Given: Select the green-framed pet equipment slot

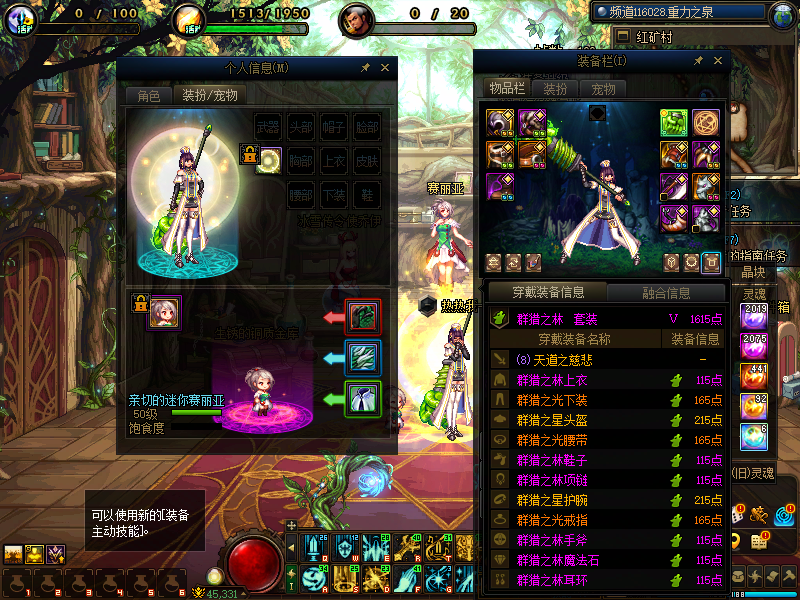Looking at the screenshot, I should point(361,398).
